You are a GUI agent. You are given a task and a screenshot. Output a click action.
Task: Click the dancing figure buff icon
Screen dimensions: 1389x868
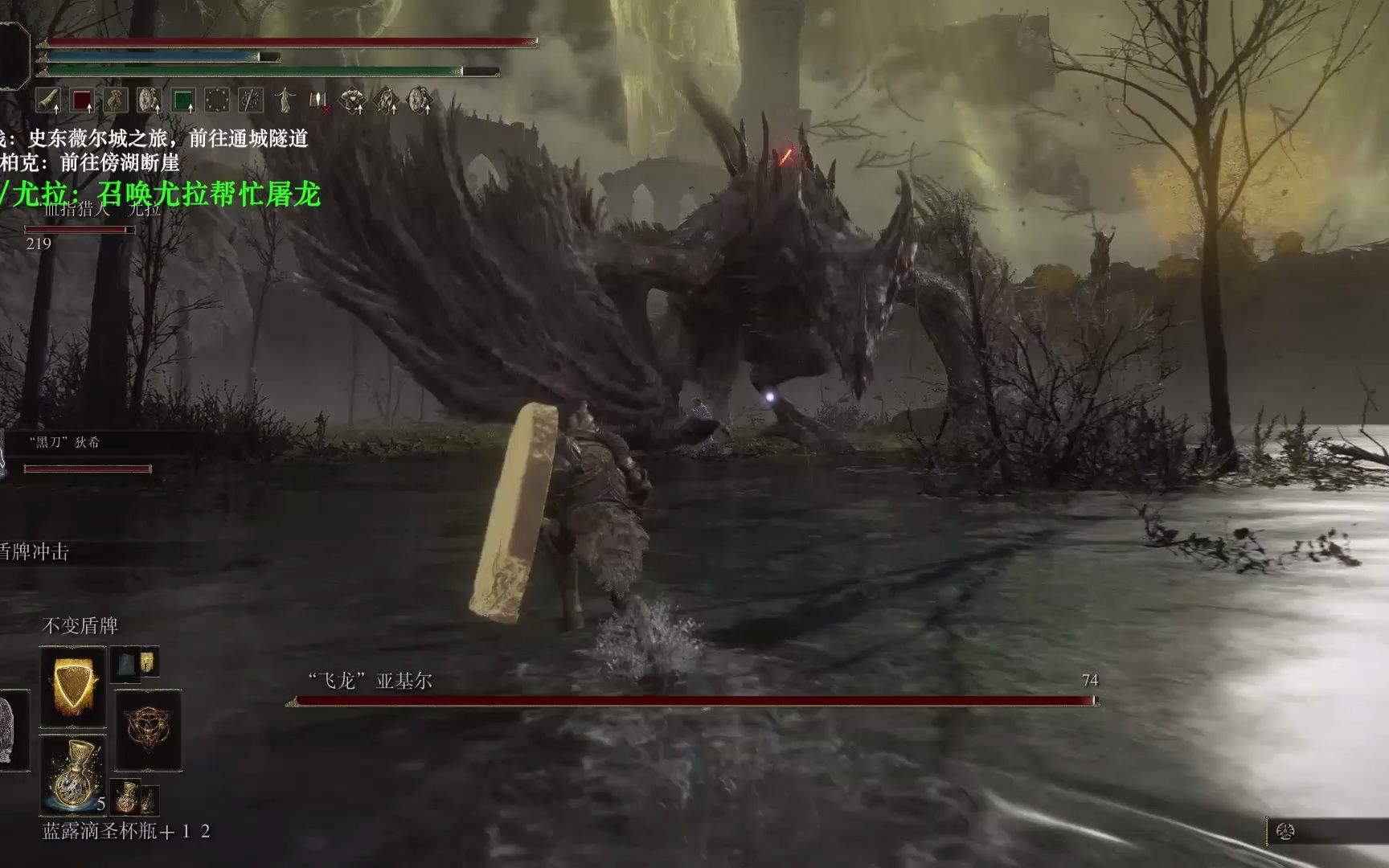pyautogui.click(x=285, y=100)
